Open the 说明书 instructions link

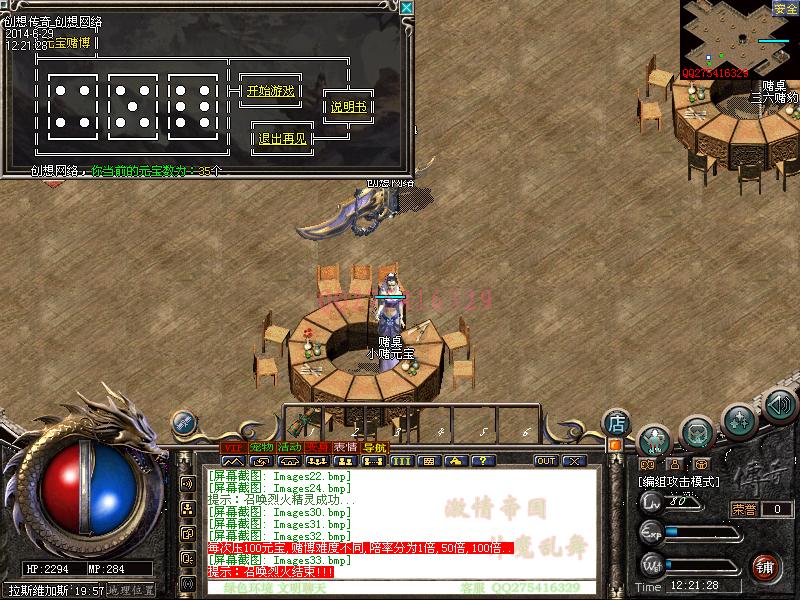[348, 107]
